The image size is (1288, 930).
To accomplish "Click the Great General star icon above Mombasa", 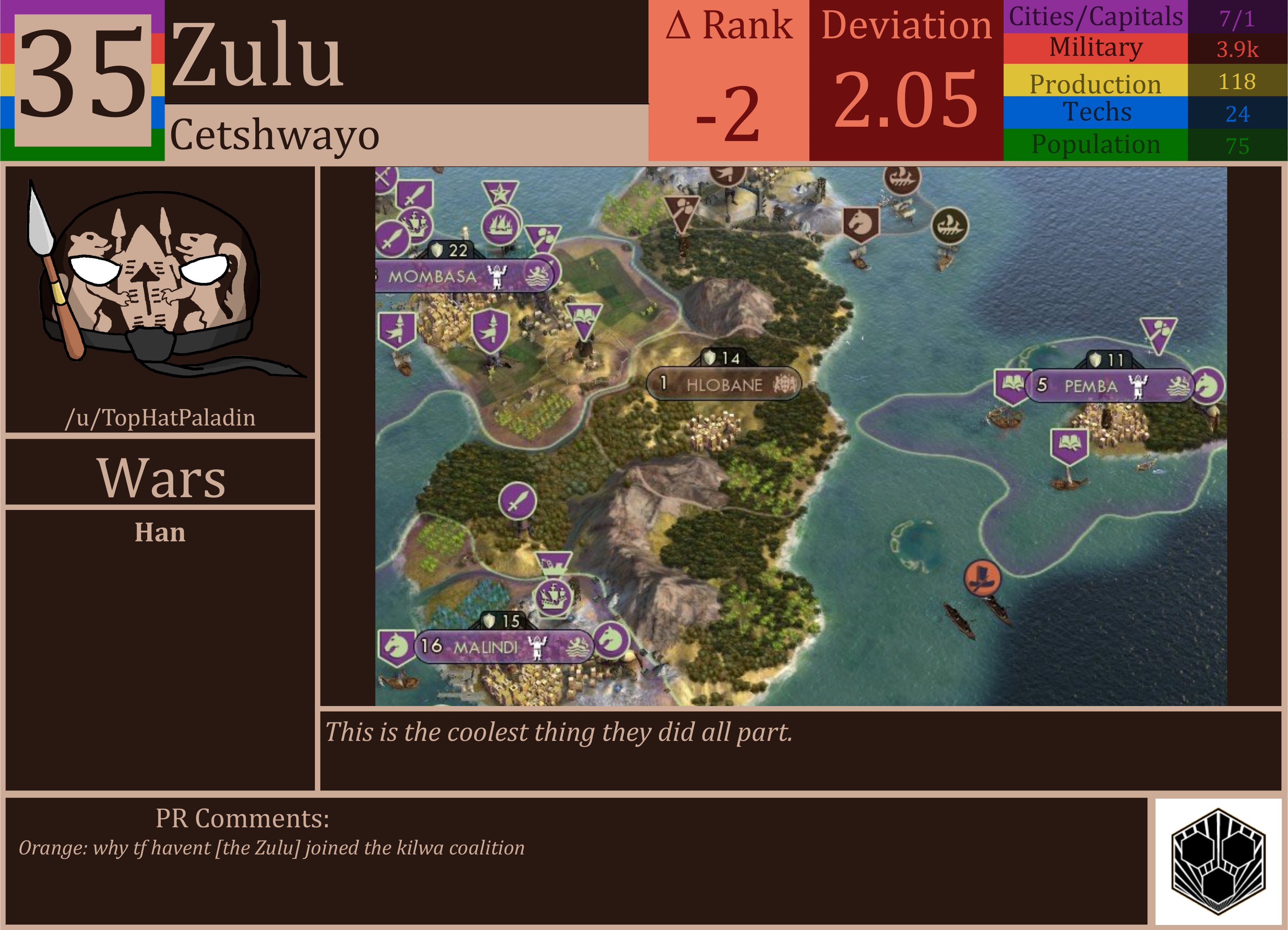I will pyautogui.click(x=501, y=192).
